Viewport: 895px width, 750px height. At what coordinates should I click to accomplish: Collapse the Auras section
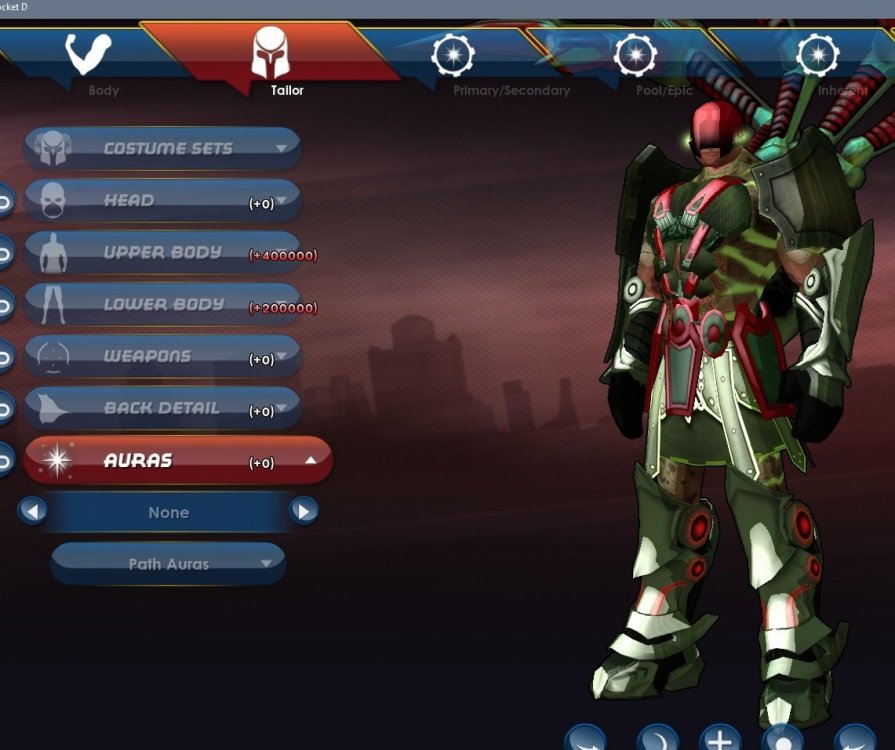[x=178, y=461]
